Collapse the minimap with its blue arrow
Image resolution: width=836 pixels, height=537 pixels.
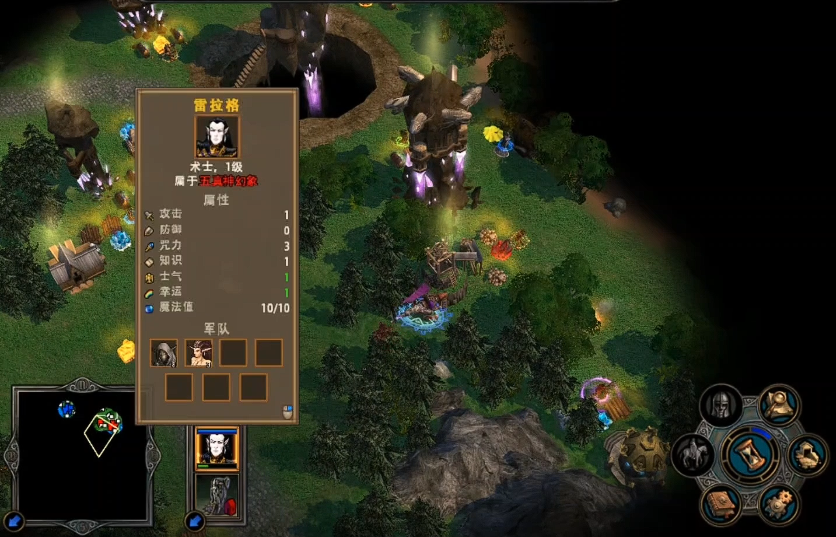tap(16, 520)
